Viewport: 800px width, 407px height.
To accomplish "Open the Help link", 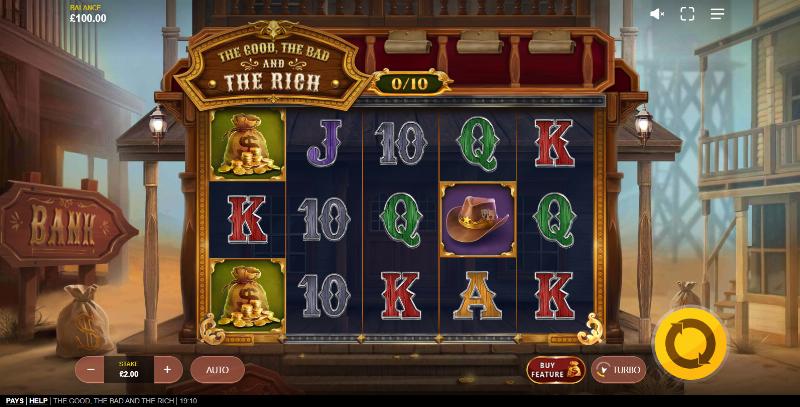I will 38,401.
